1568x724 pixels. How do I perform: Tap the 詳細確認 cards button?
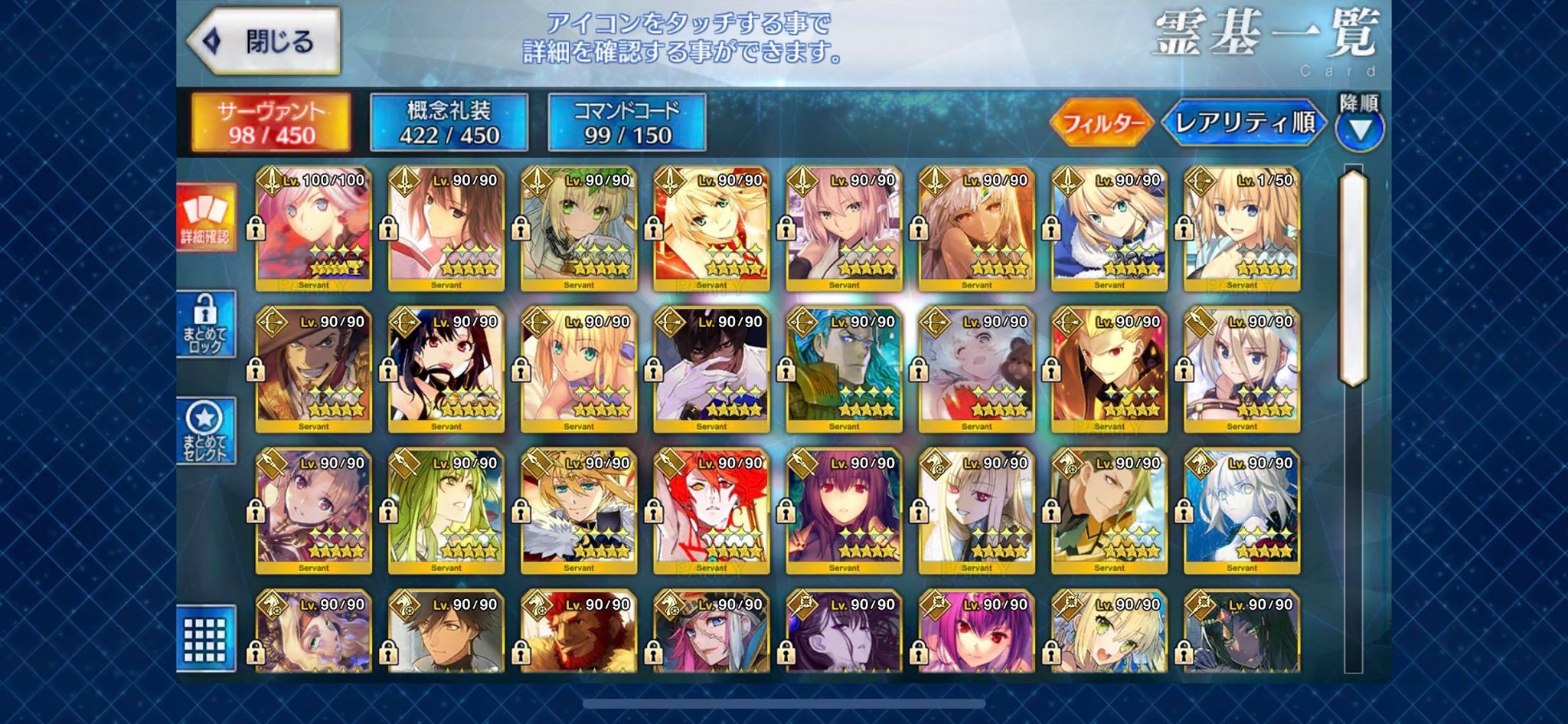(205, 218)
